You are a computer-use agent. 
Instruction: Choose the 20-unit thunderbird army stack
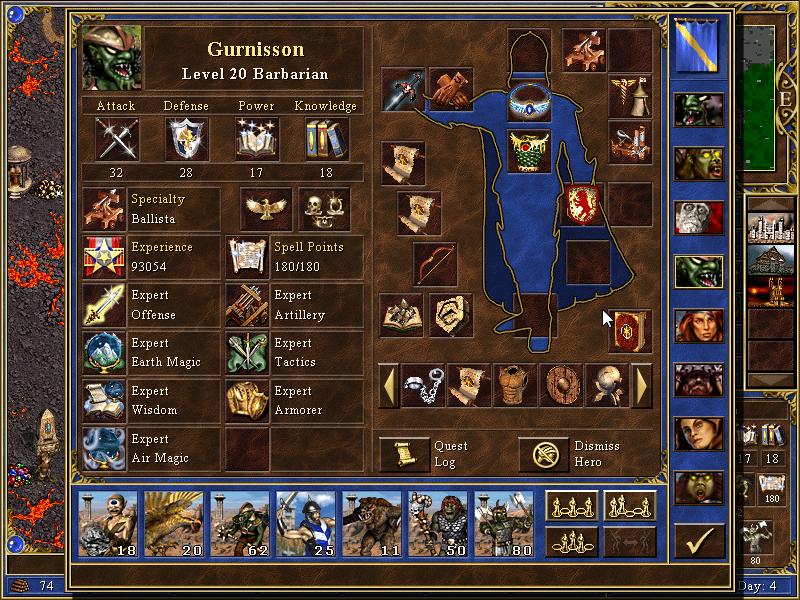point(175,524)
